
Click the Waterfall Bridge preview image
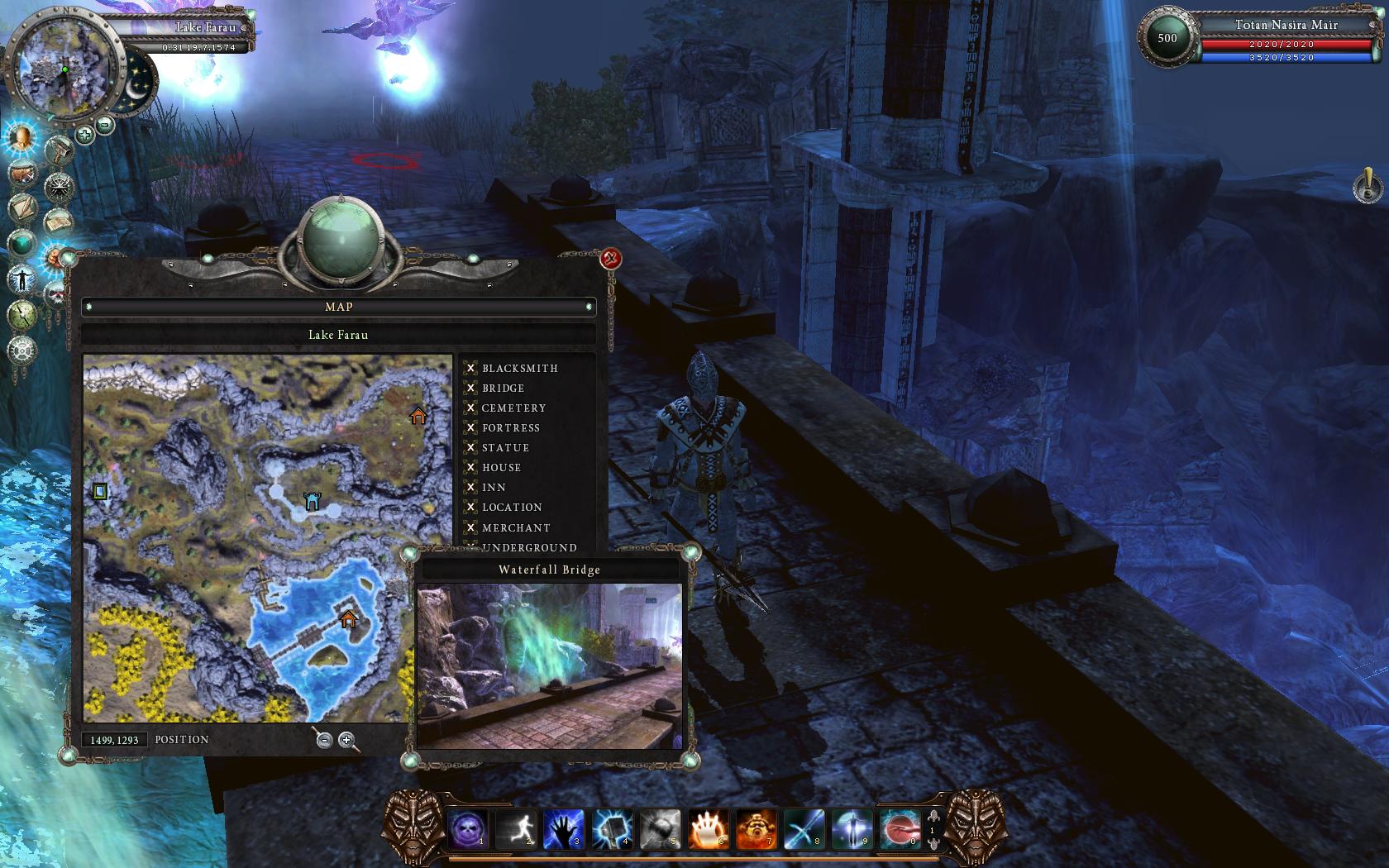click(549, 665)
